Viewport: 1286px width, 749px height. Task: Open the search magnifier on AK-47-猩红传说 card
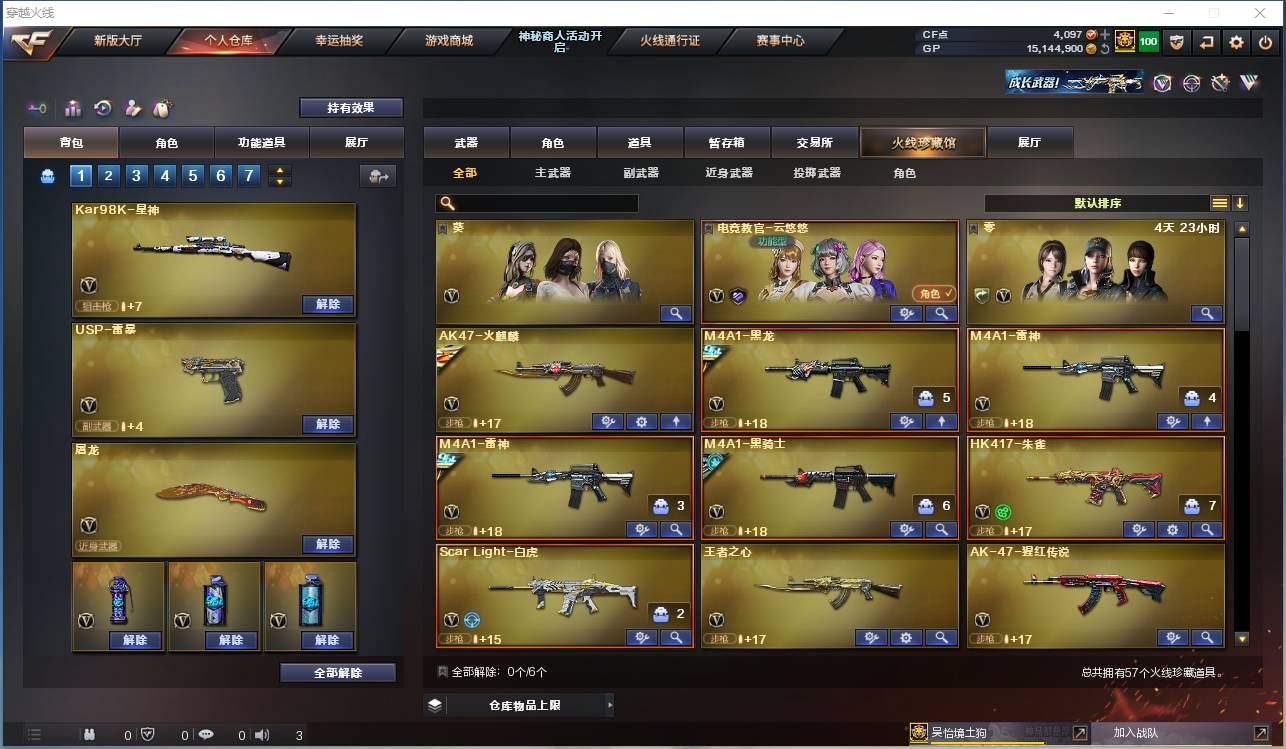click(1206, 637)
